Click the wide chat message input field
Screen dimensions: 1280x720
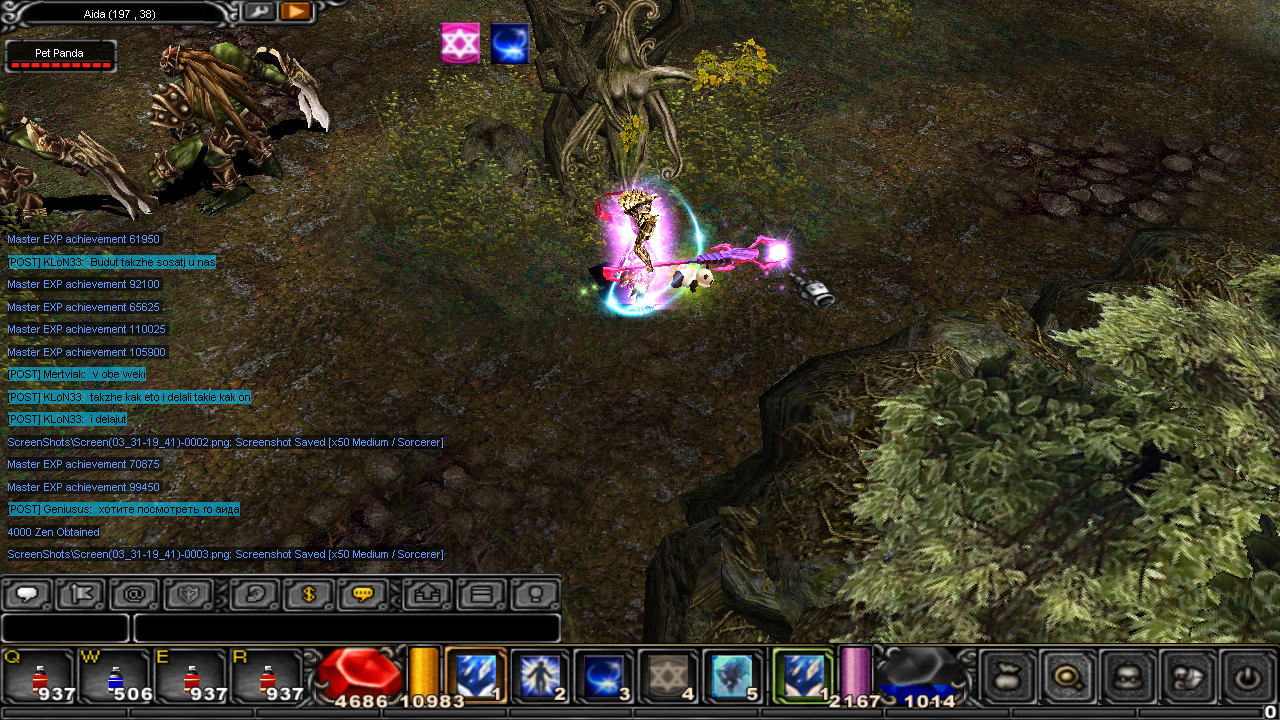pos(346,628)
